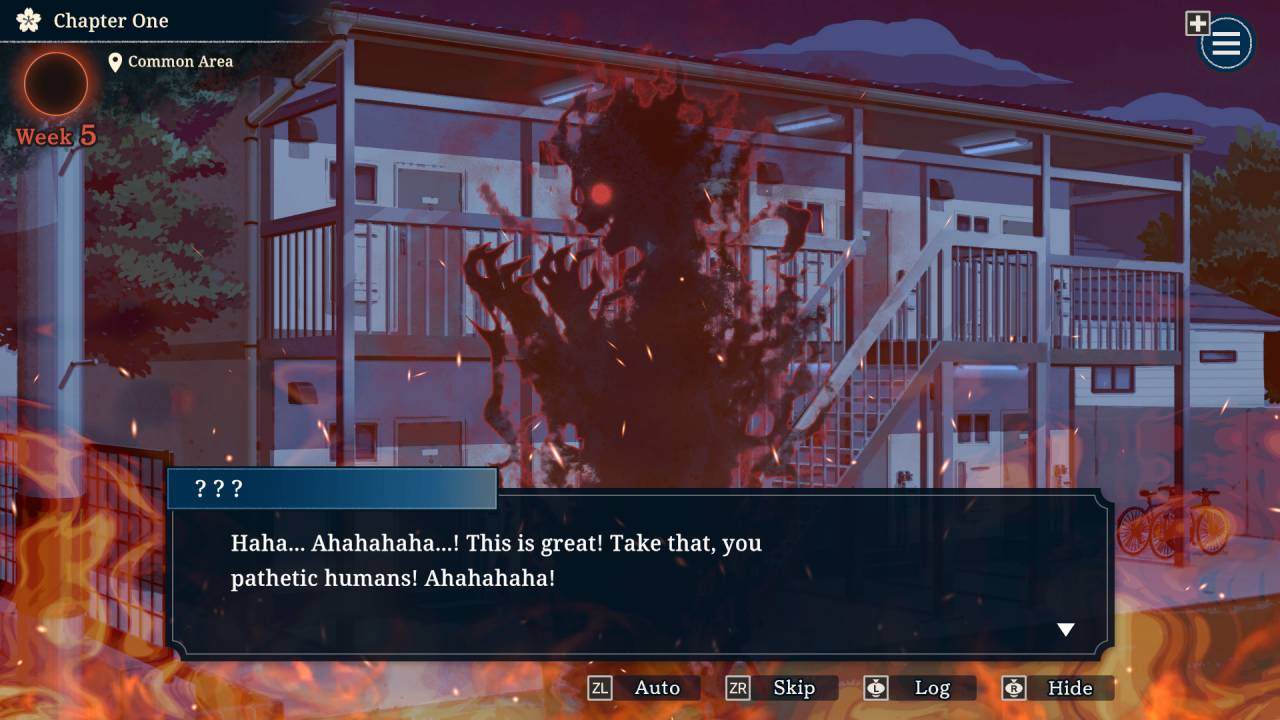Click the down arrow to advance dialogue
The width and height of the screenshot is (1280, 720).
click(x=1066, y=629)
